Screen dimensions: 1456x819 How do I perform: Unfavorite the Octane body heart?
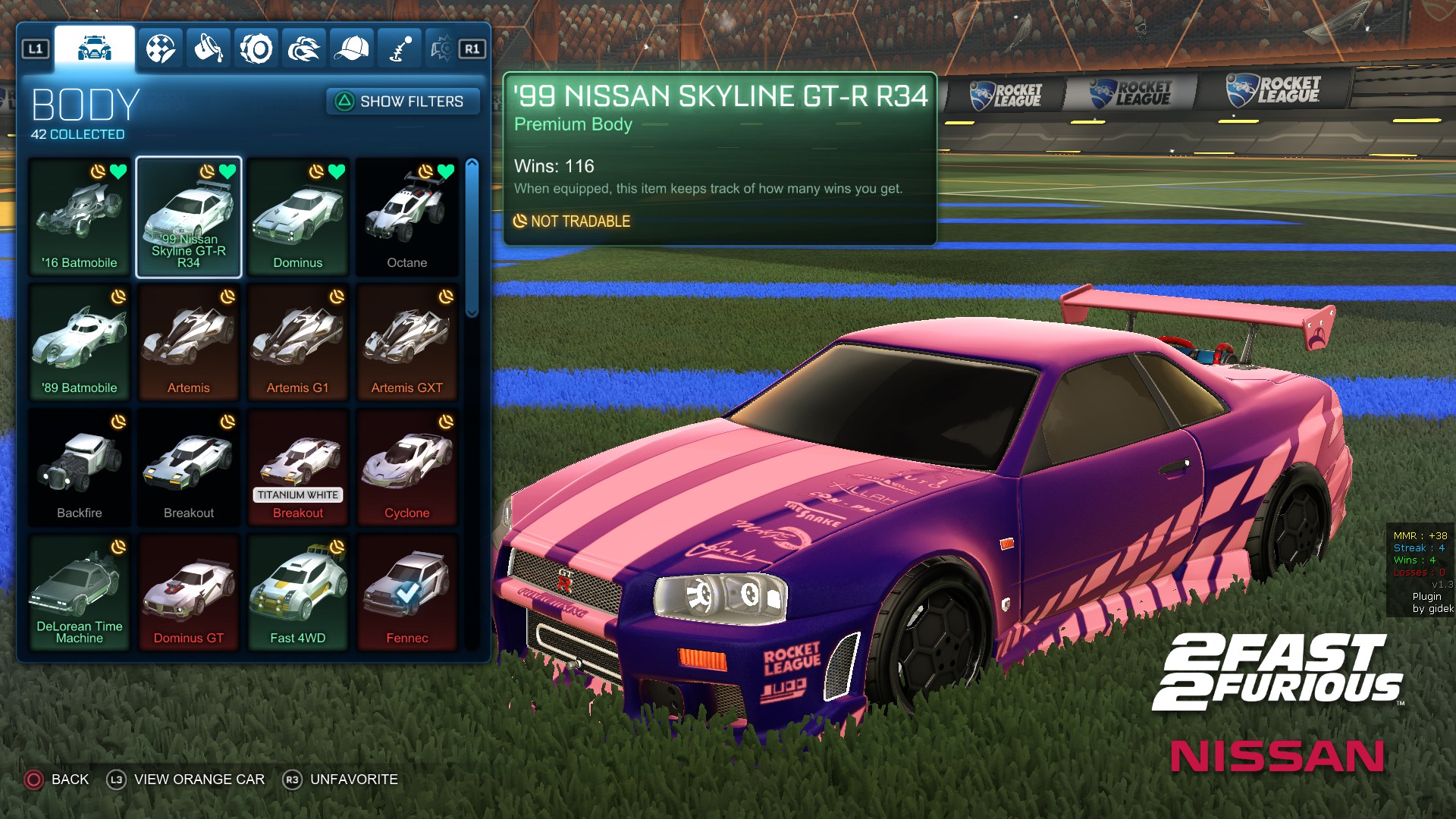pos(445,172)
